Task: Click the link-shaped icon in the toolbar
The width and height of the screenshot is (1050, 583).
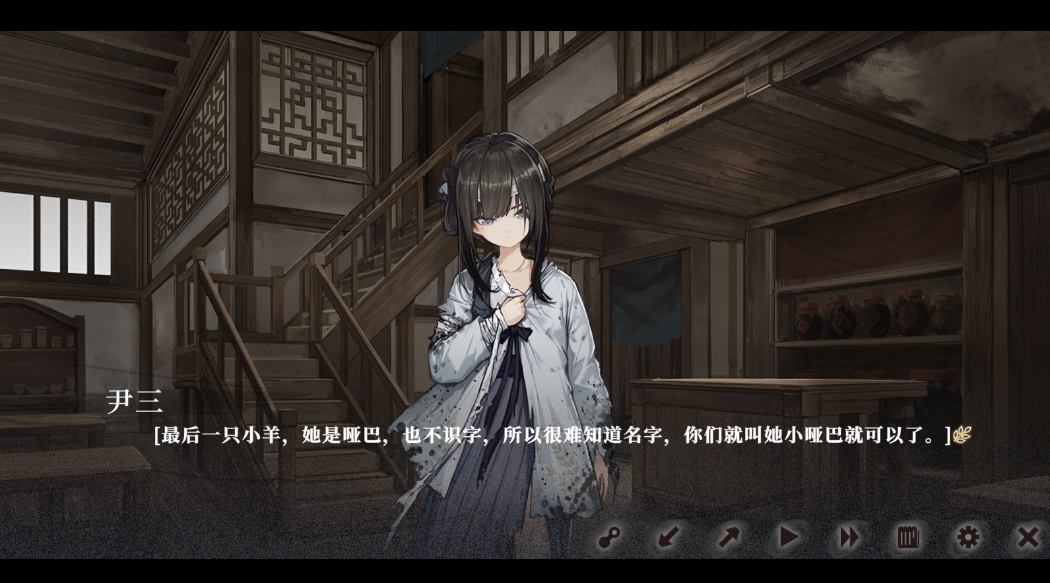Action: [x=608, y=538]
